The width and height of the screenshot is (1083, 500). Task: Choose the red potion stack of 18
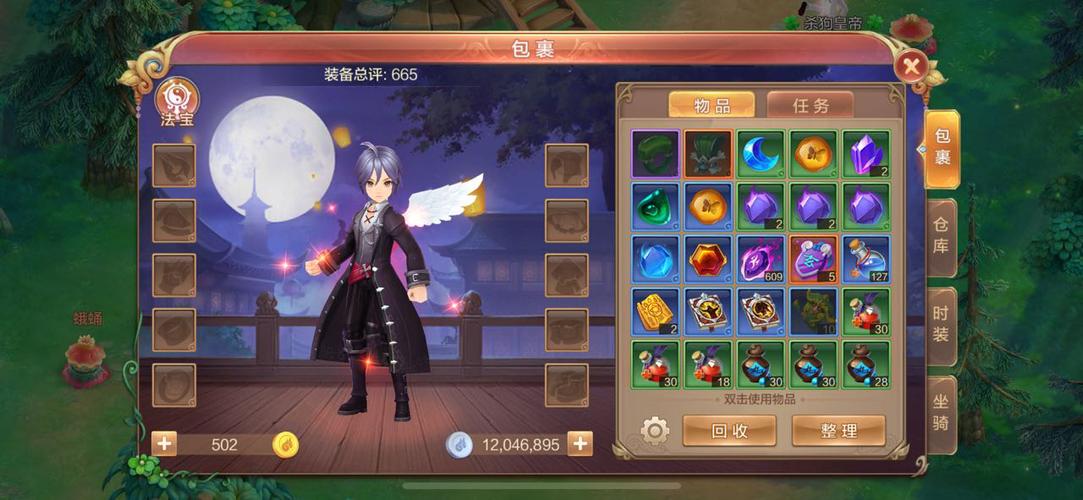tap(708, 365)
